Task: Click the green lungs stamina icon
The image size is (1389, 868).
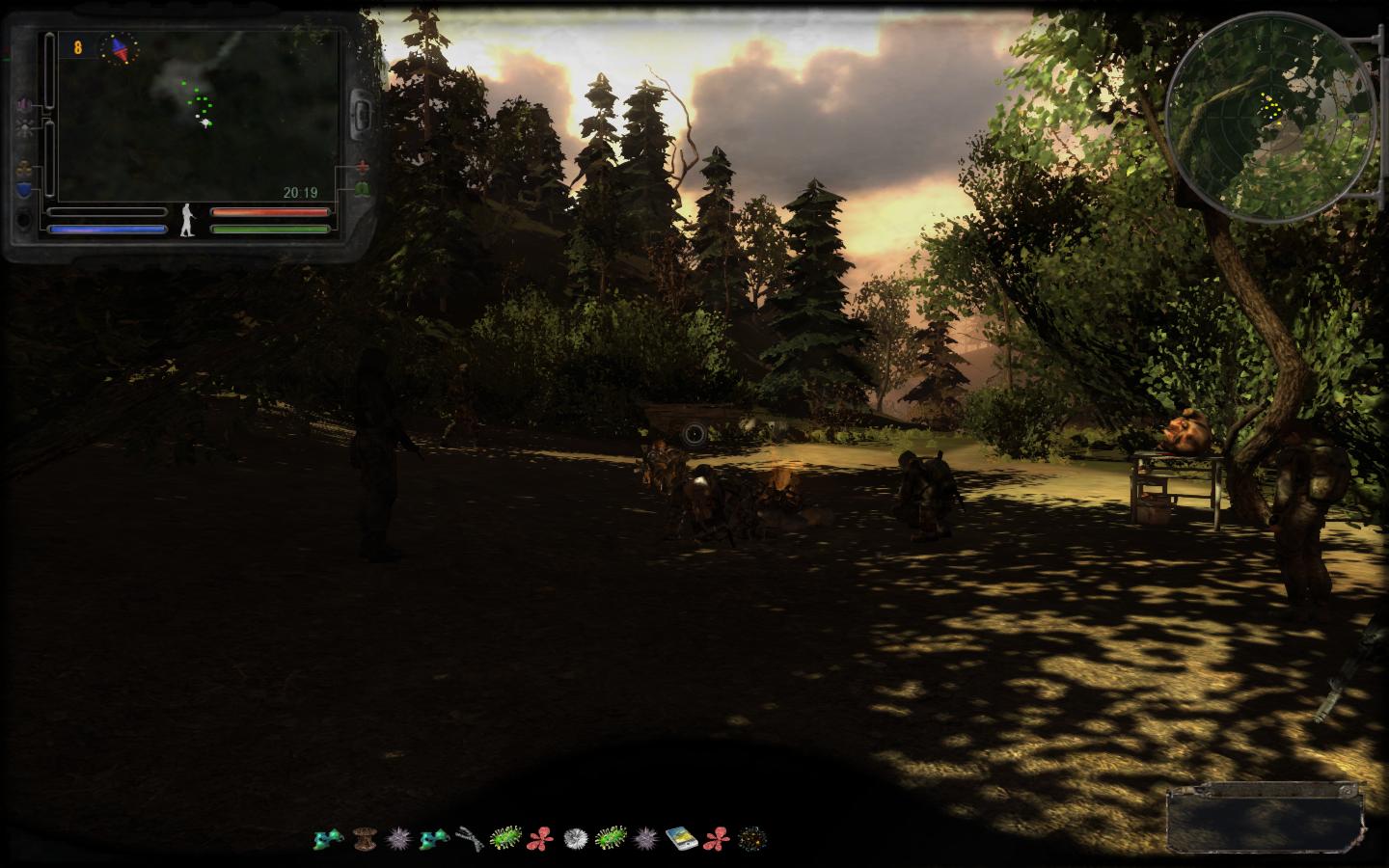Action: coord(364,189)
